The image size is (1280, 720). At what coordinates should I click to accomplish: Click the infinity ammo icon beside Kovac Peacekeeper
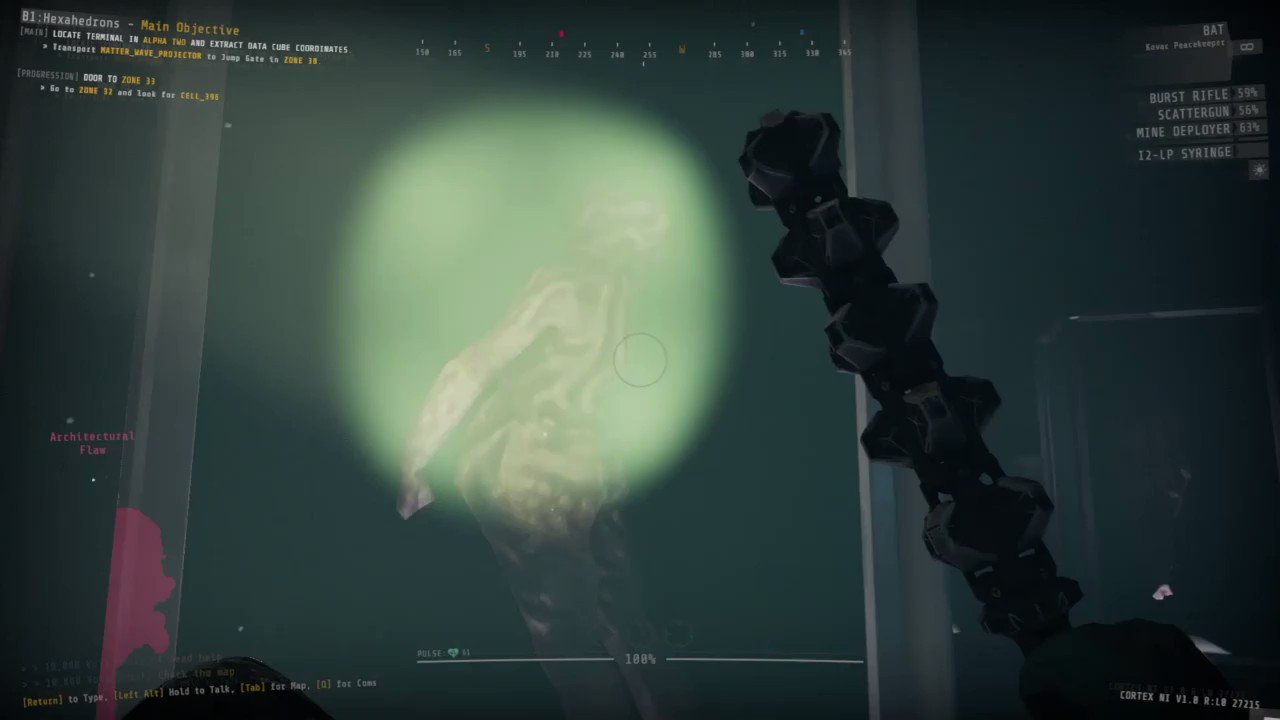1247,45
